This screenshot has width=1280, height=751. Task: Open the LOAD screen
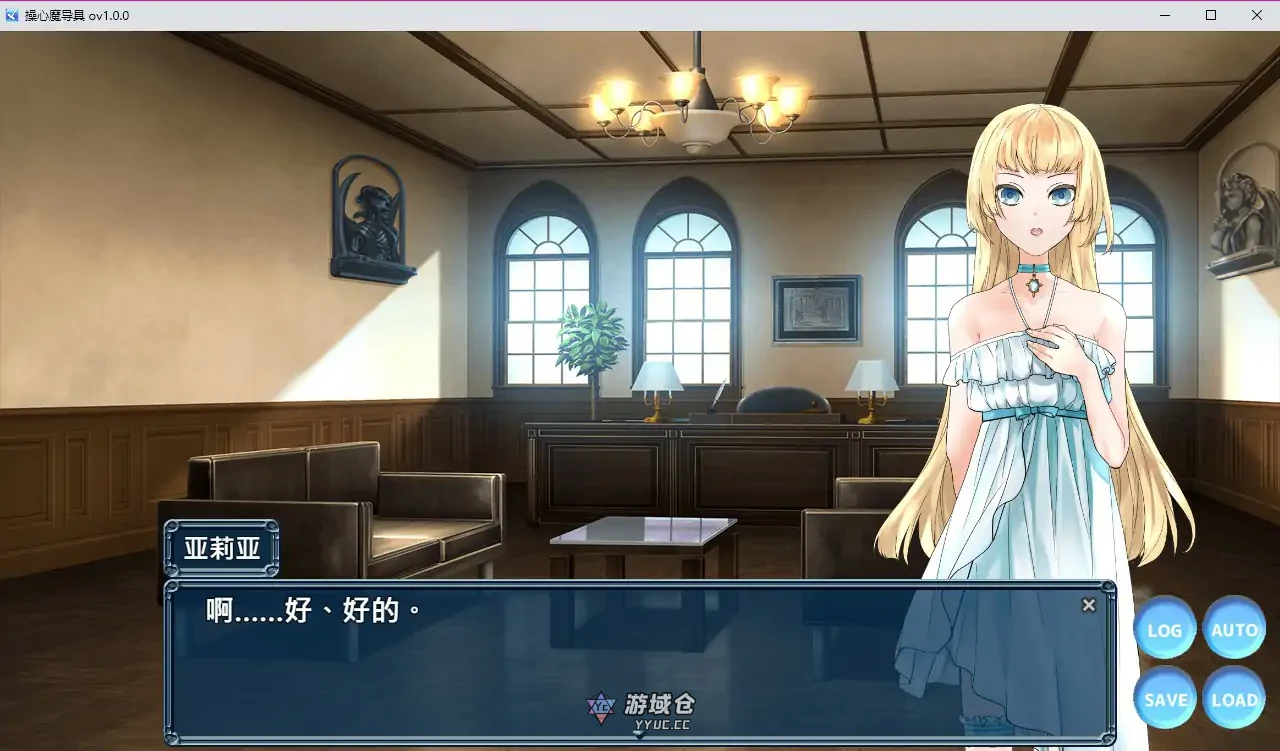pos(1235,699)
